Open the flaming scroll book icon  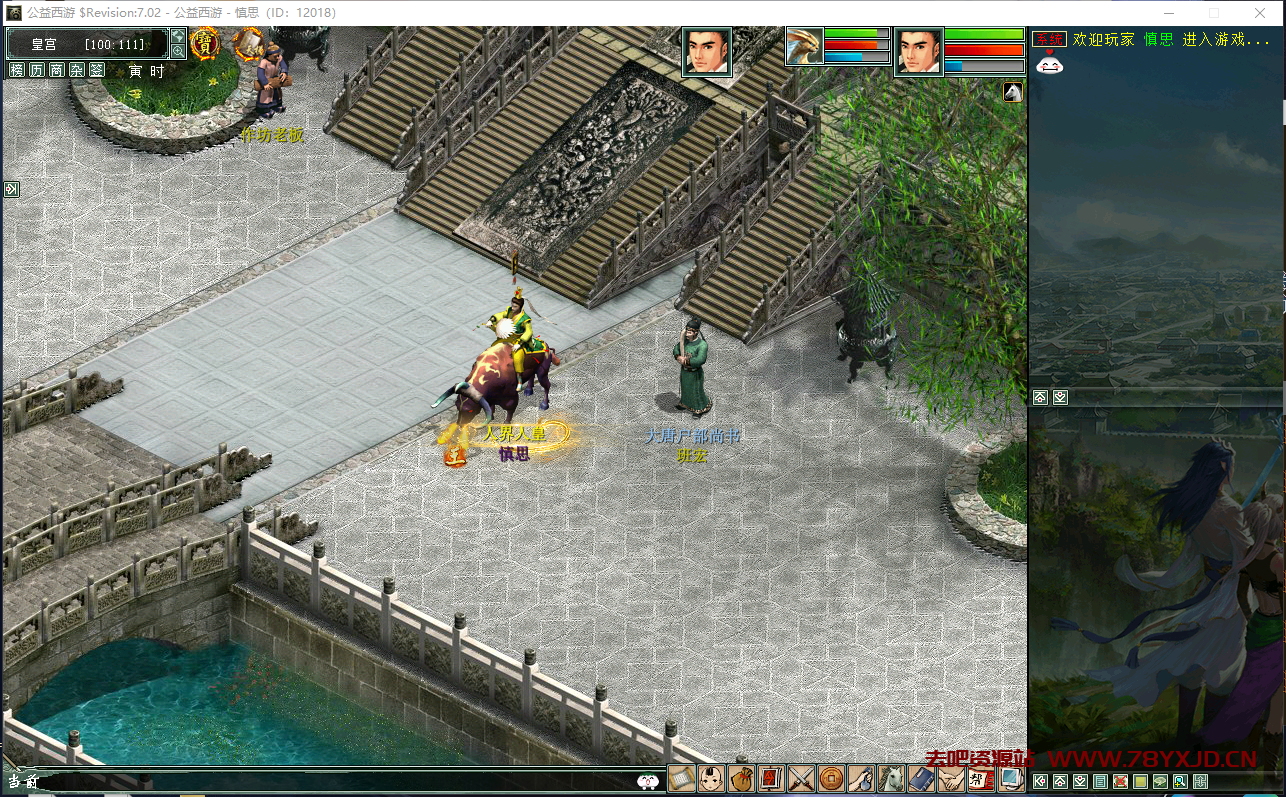[247, 43]
